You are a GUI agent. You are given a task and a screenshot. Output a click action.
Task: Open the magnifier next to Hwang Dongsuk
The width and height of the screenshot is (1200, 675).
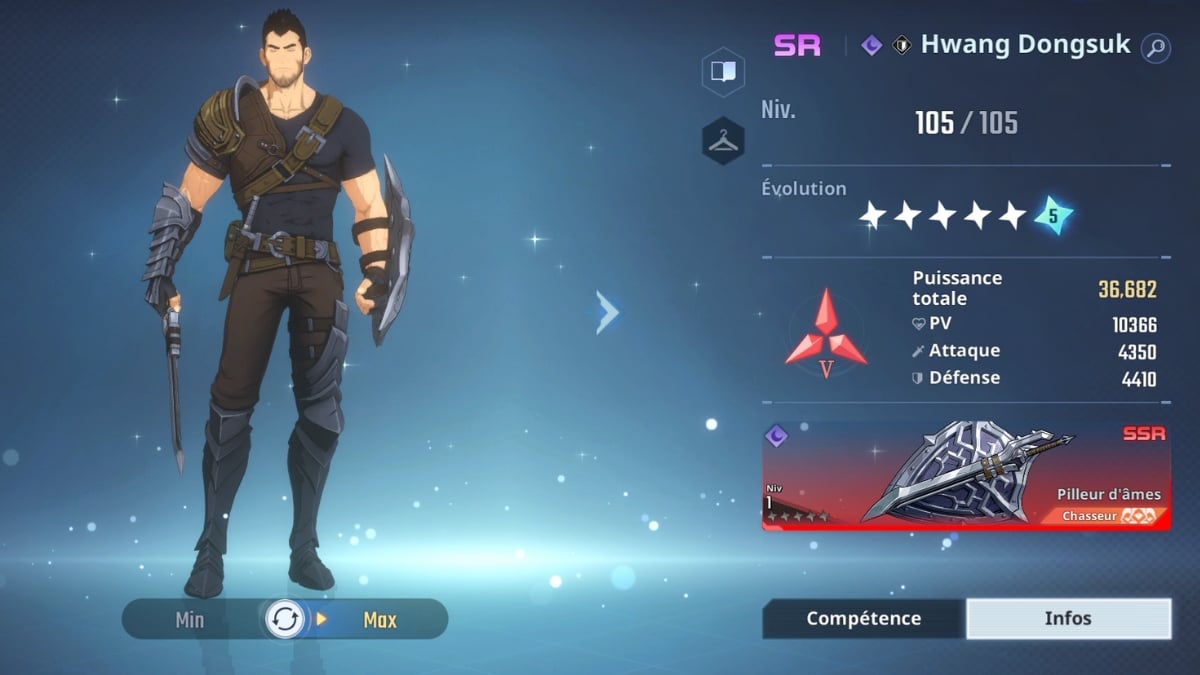coord(1156,47)
